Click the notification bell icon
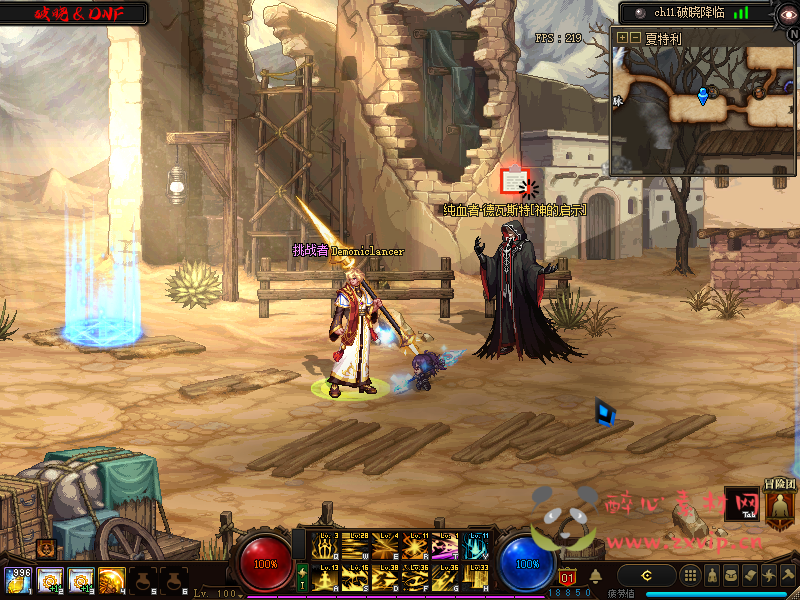 (x=596, y=576)
